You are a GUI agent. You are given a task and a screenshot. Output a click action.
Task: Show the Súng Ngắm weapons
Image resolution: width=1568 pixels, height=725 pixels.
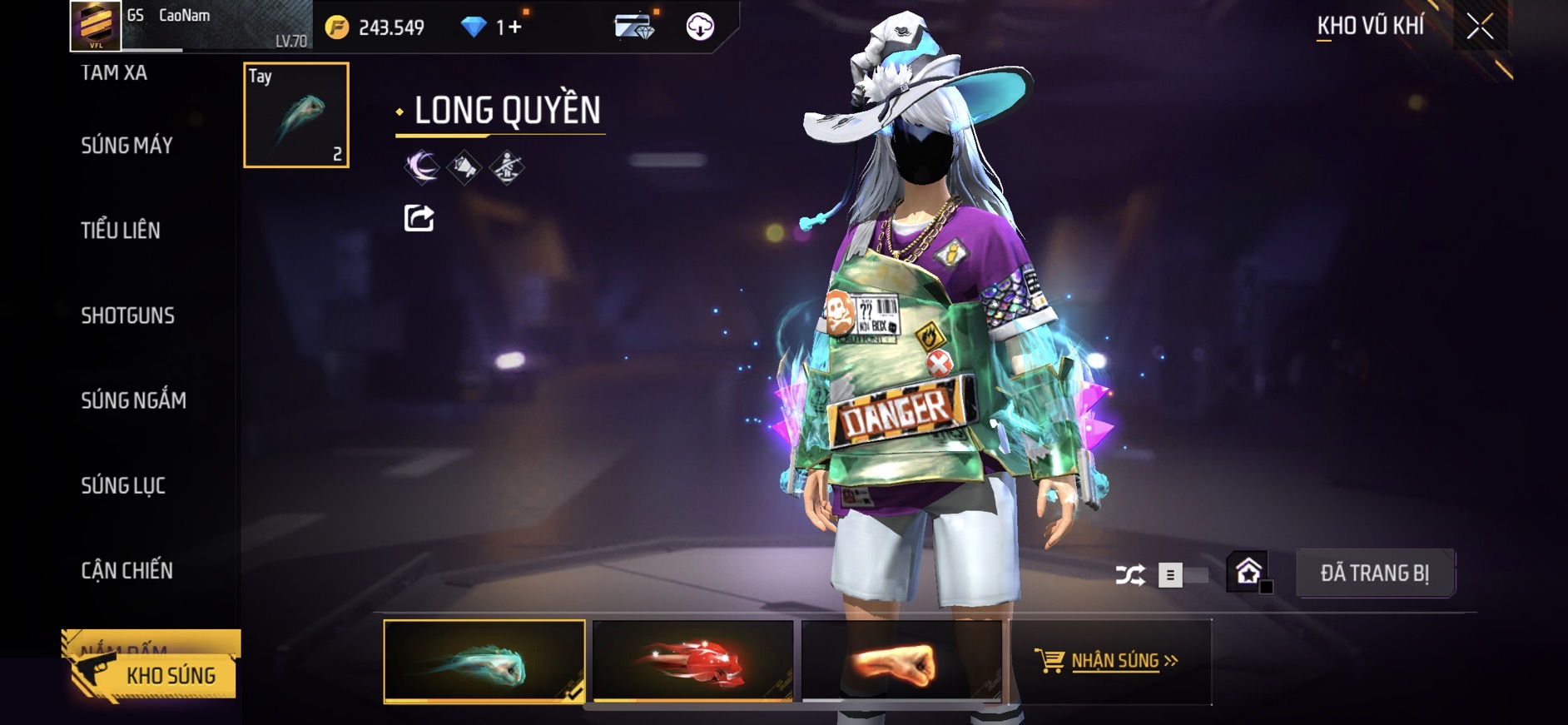(x=133, y=400)
